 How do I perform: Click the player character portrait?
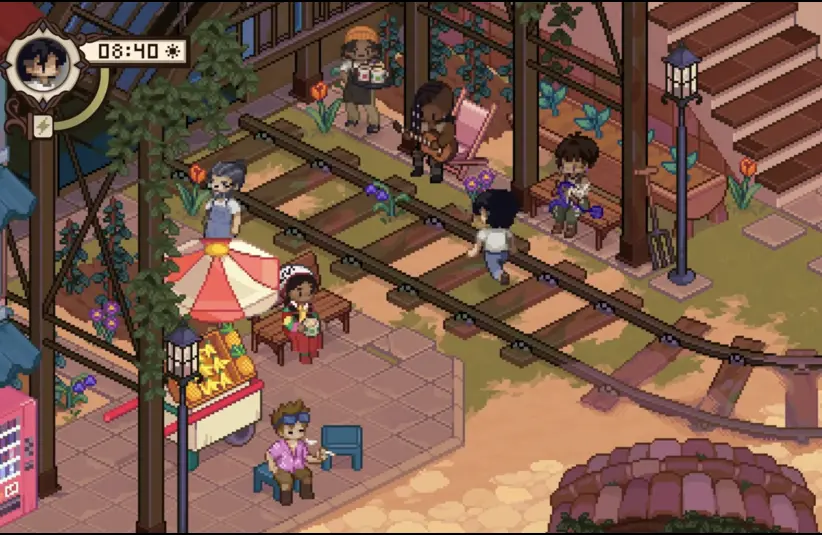tap(42, 64)
